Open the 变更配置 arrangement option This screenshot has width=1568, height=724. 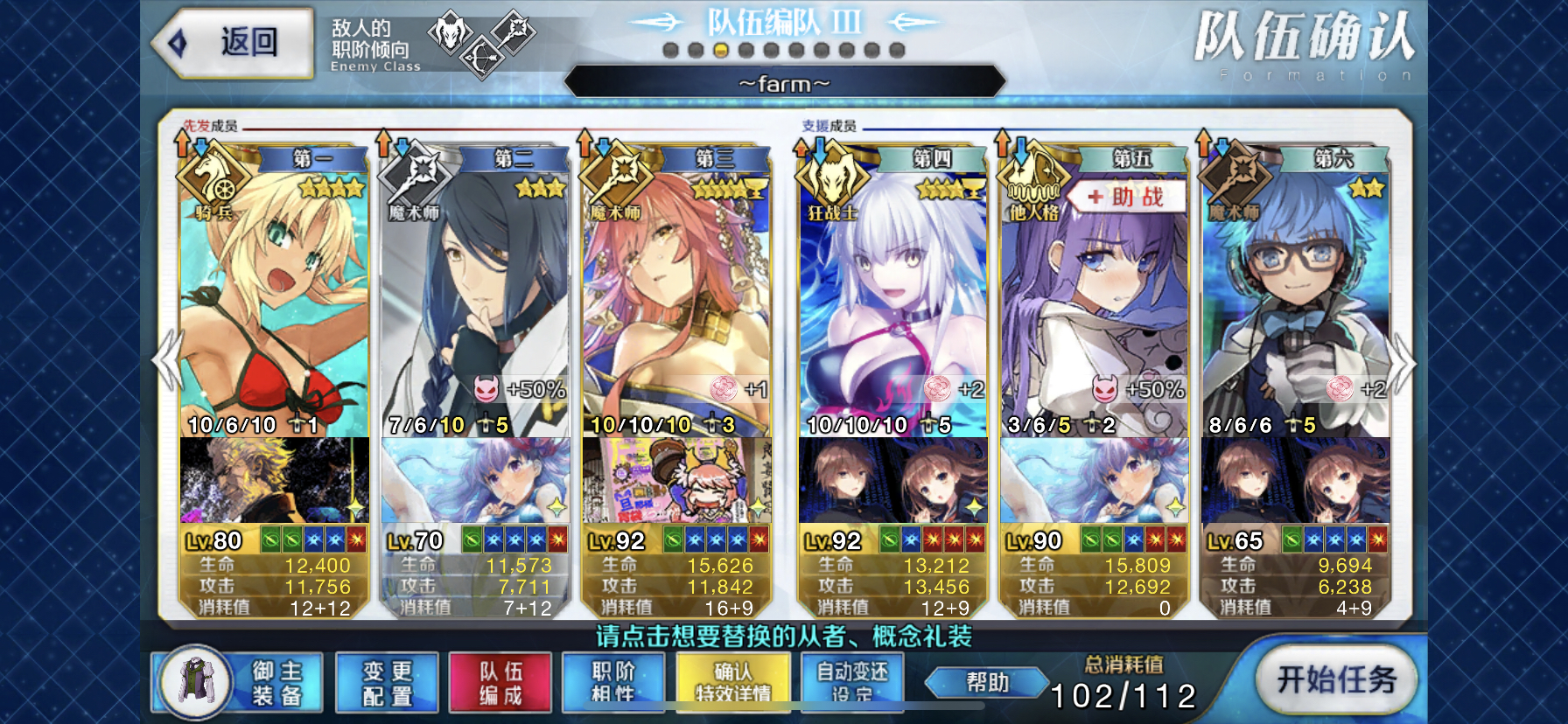coord(388,684)
